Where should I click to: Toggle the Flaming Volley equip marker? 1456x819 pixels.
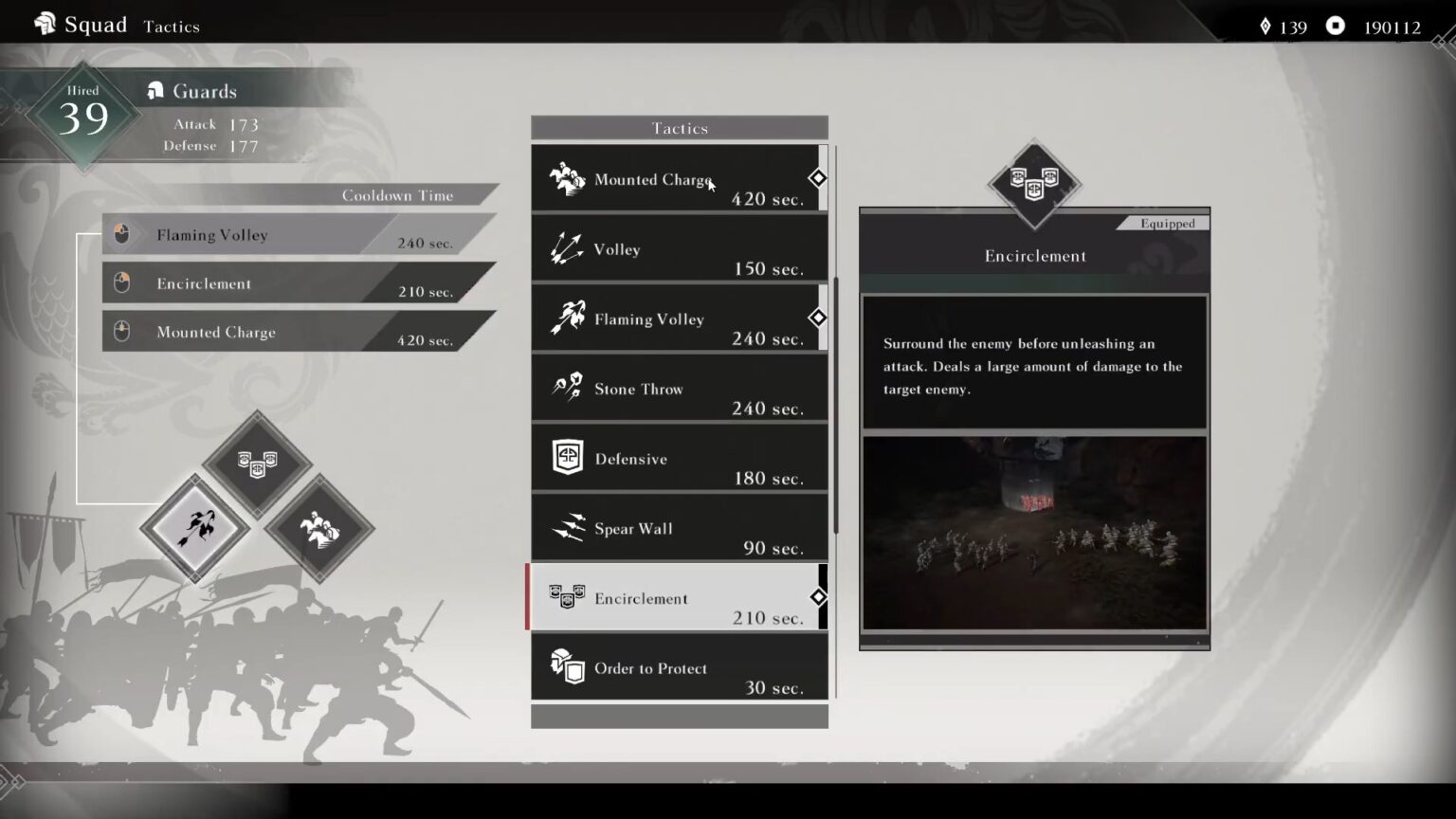click(x=817, y=318)
